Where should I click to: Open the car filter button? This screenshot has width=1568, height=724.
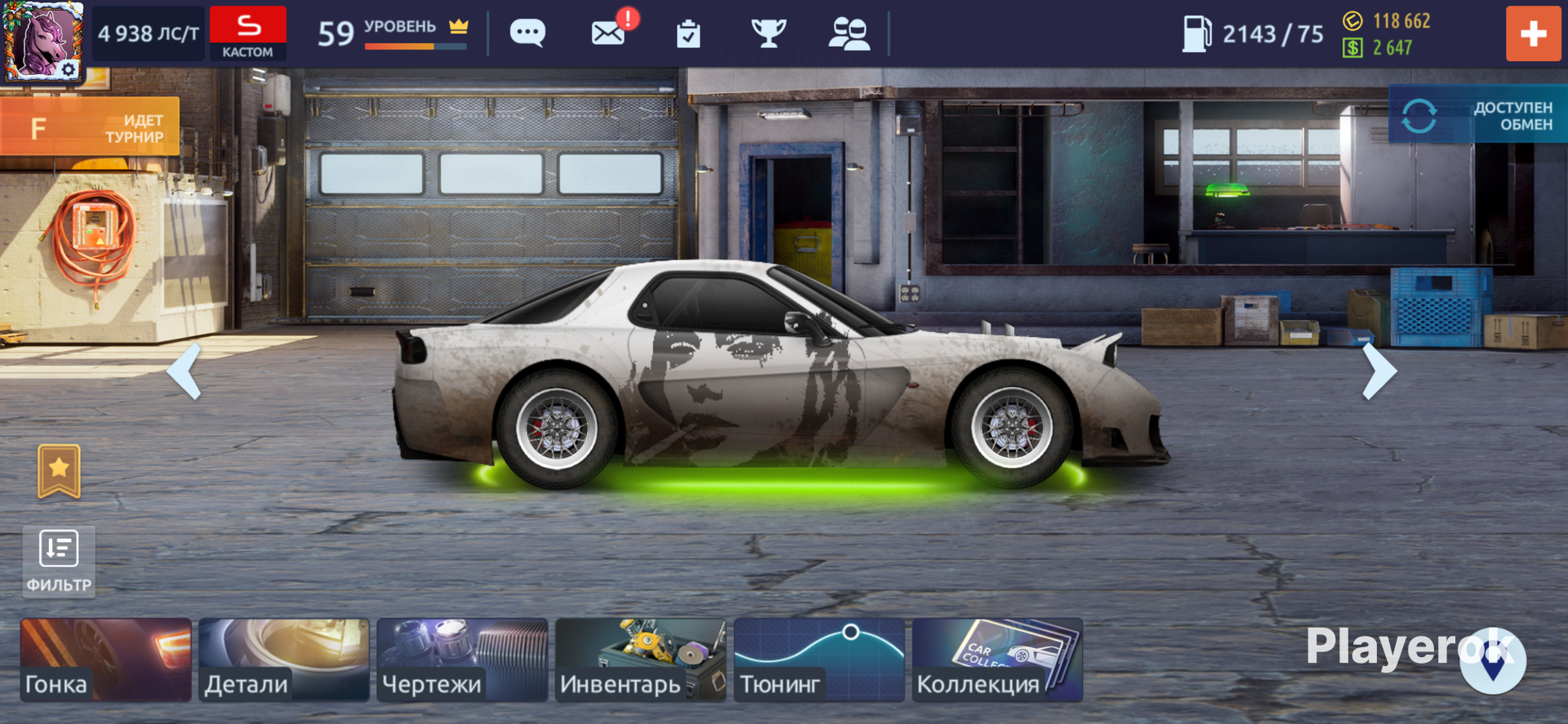pos(59,561)
